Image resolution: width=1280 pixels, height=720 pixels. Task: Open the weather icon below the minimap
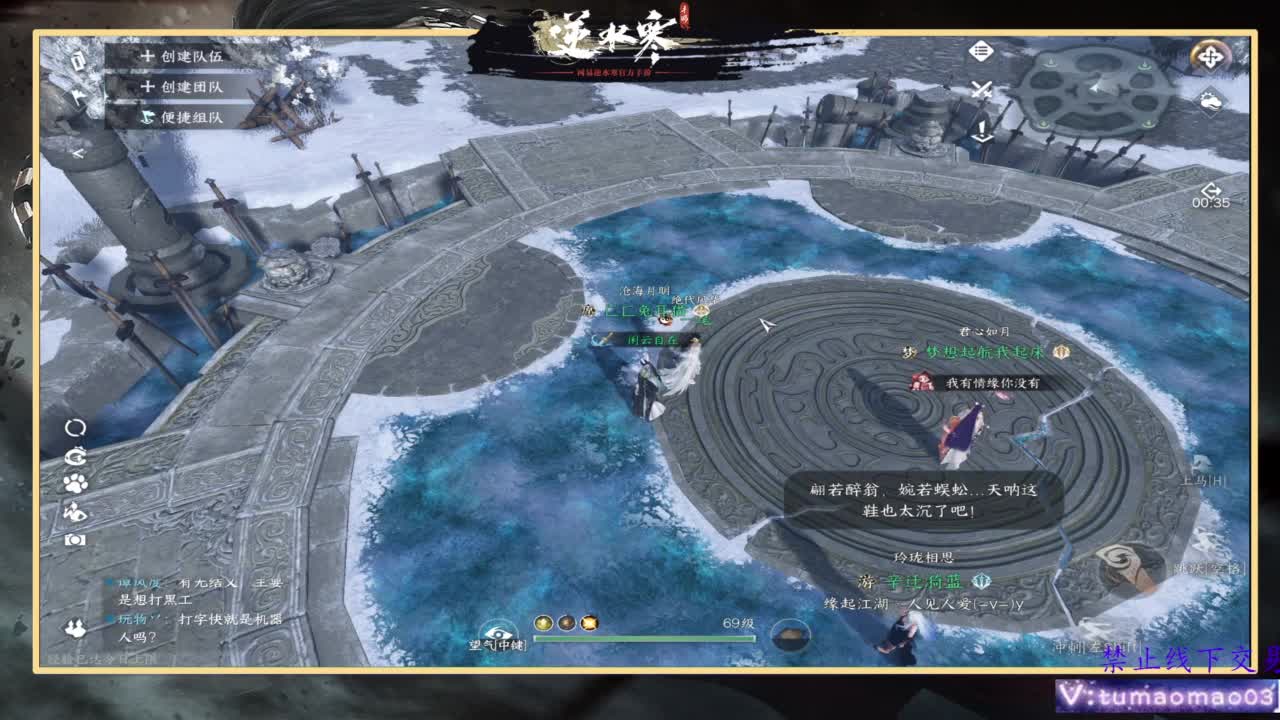[x=1210, y=101]
